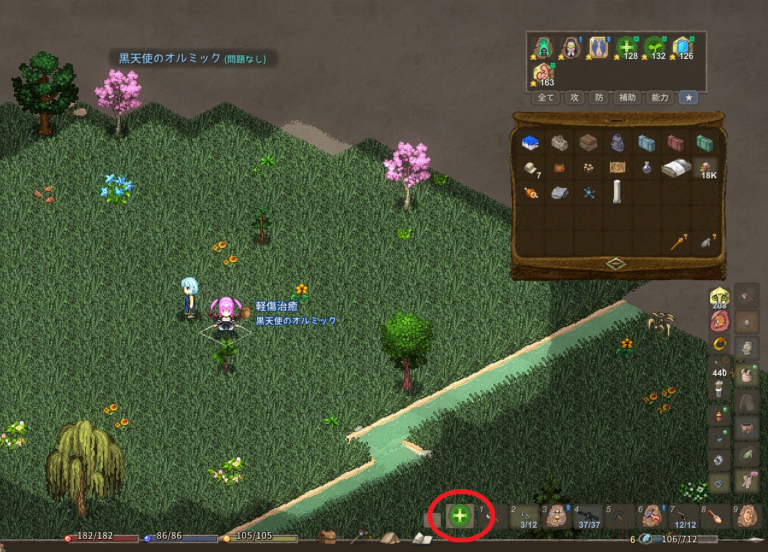The height and width of the screenshot is (552, 768).
Task: Toggle the star favorites filter tab
Action: (689, 98)
